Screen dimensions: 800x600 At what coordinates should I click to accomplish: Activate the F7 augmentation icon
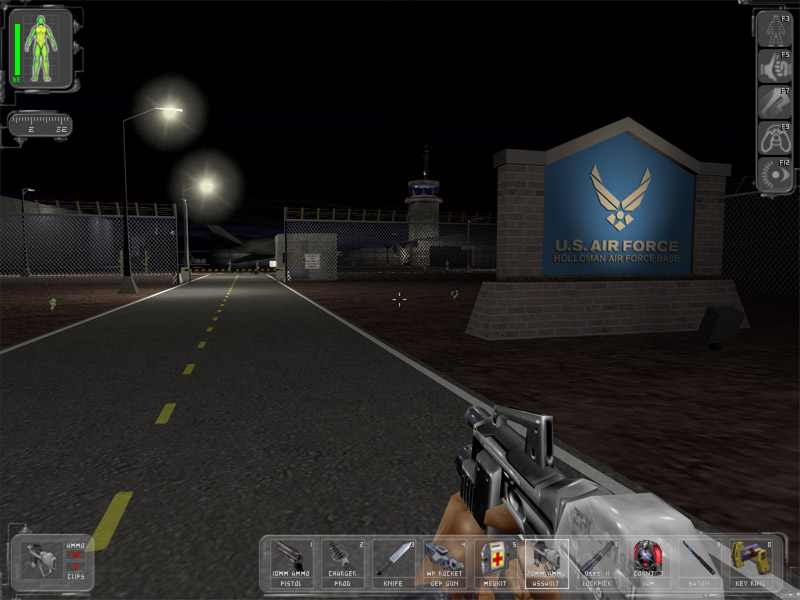[775, 102]
